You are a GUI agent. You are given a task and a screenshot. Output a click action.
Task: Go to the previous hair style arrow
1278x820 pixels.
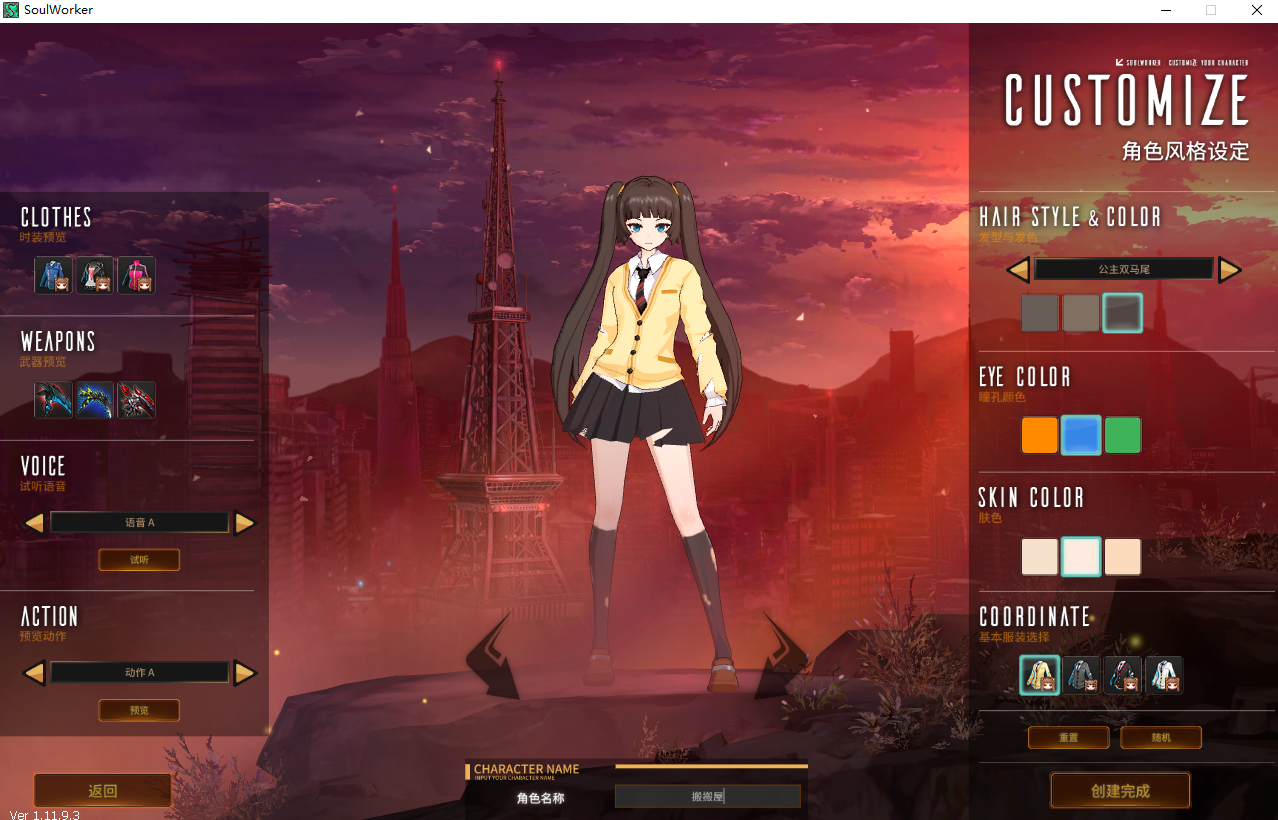(1018, 269)
